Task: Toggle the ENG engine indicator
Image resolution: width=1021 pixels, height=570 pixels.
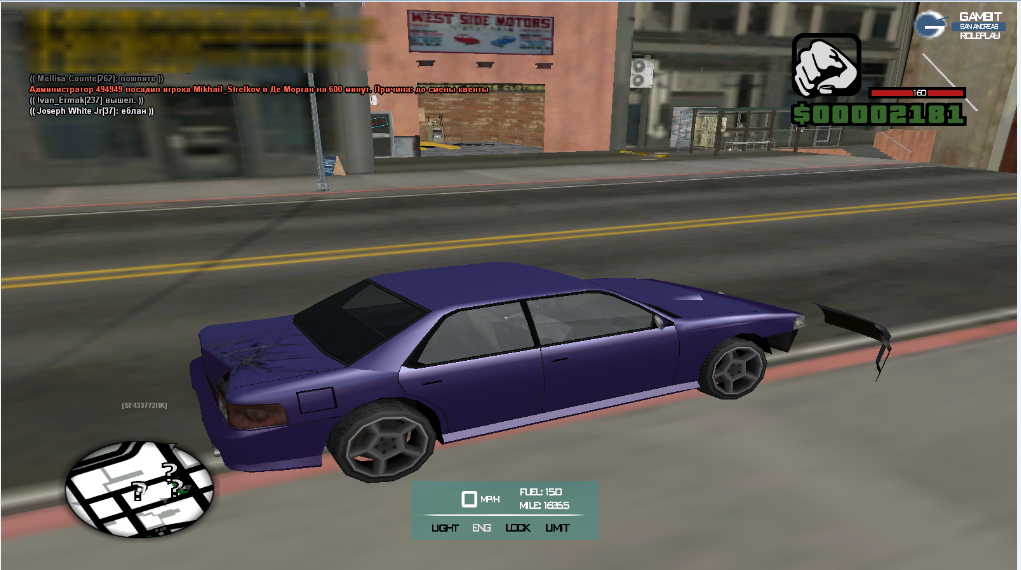Action: [x=481, y=528]
